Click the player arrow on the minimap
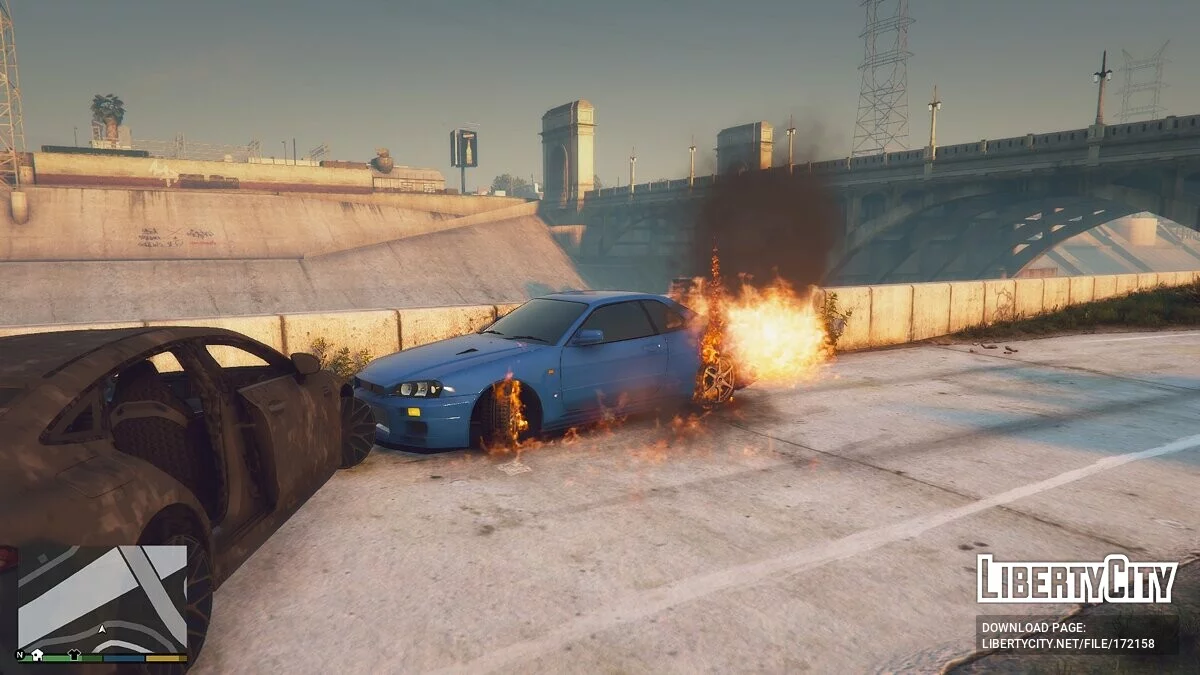 coord(102,629)
